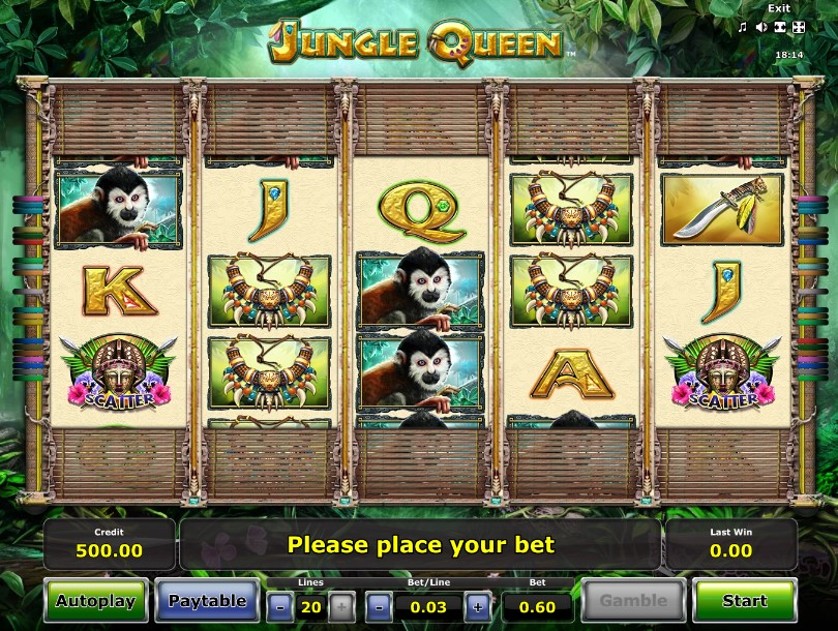
Task: Start spinning the reels
Action: pos(744,601)
